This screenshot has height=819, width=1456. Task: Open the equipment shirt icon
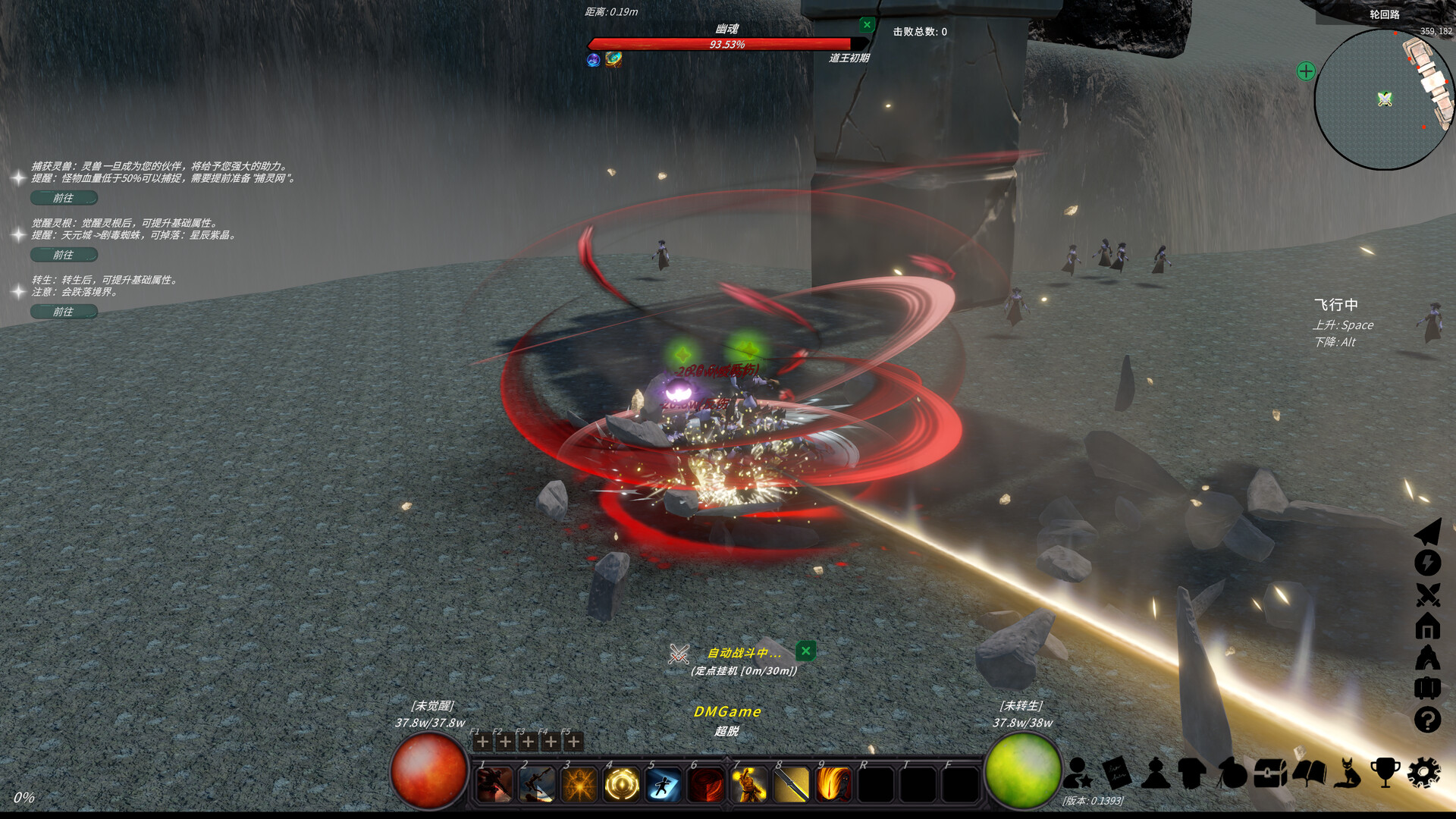click(1191, 772)
